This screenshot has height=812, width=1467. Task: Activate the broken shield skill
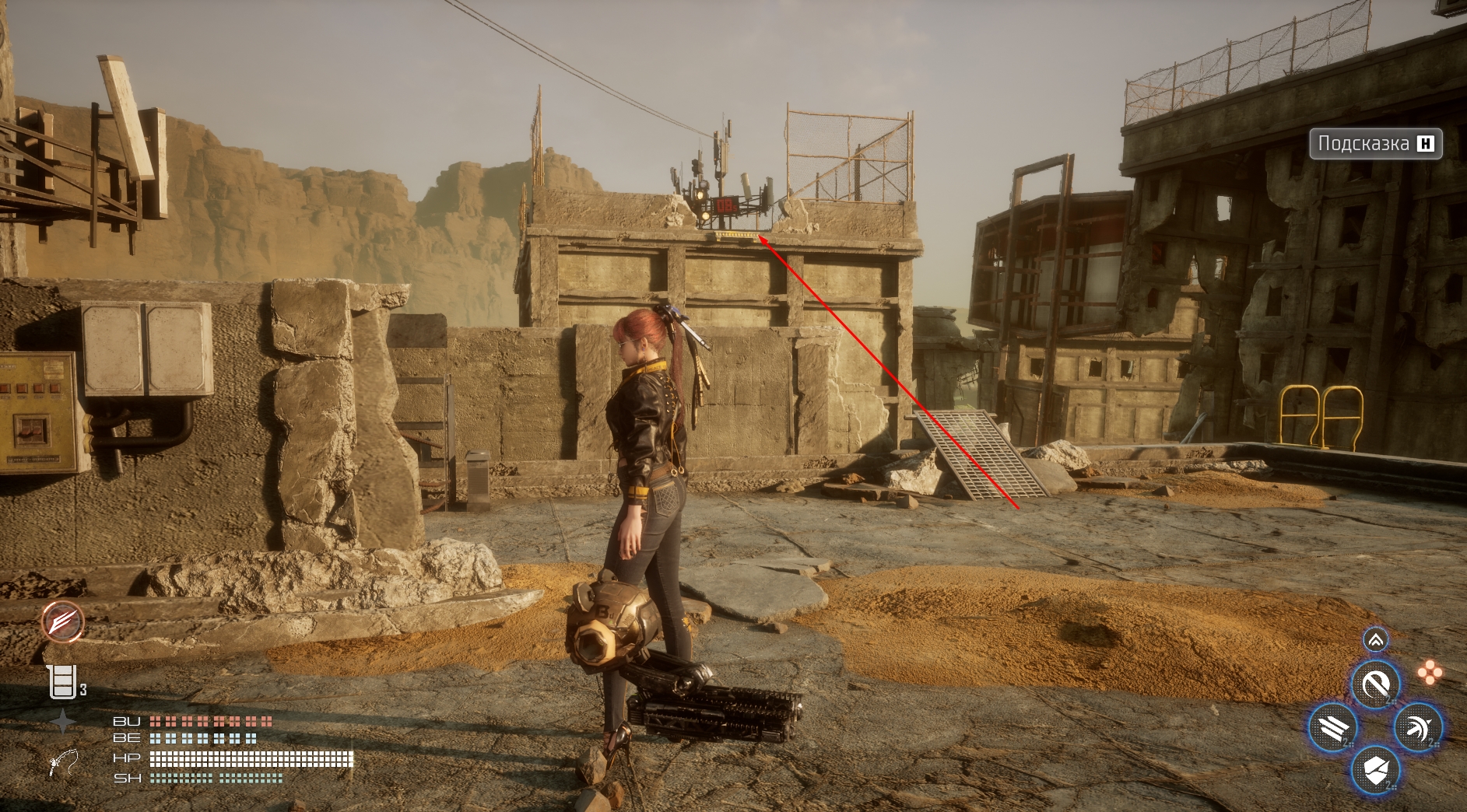(x=1375, y=771)
